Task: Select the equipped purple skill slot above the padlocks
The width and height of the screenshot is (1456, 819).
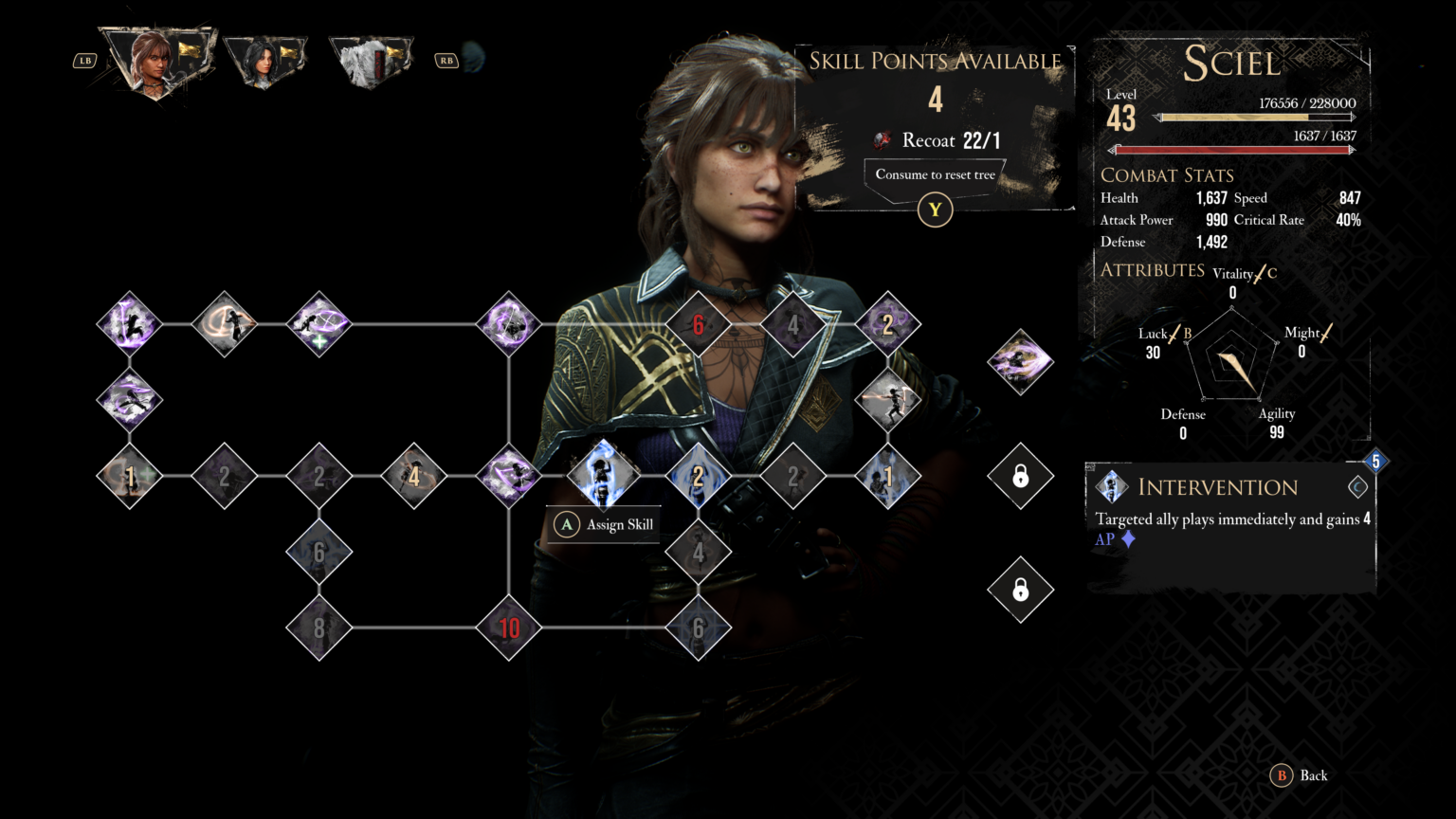Action: click(1020, 362)
